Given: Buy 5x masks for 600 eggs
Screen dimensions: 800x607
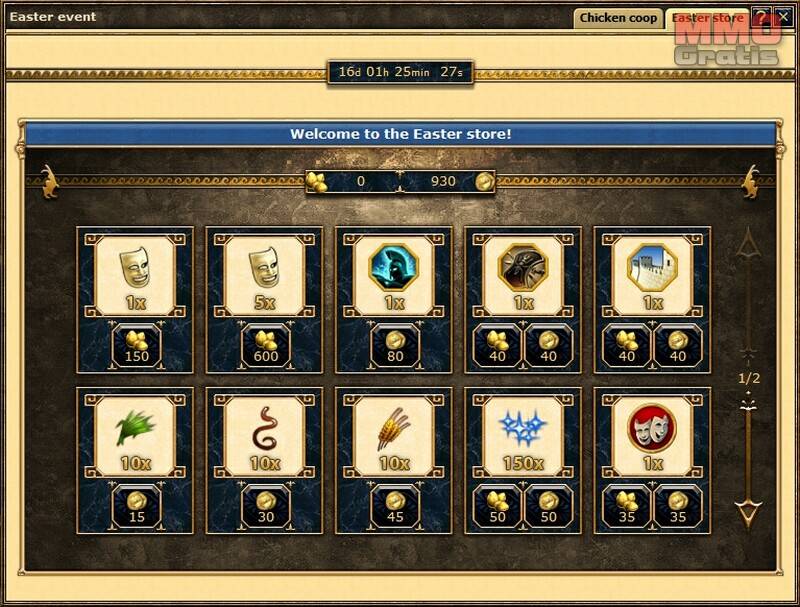Looking at the screenshot, I should 264,345.
